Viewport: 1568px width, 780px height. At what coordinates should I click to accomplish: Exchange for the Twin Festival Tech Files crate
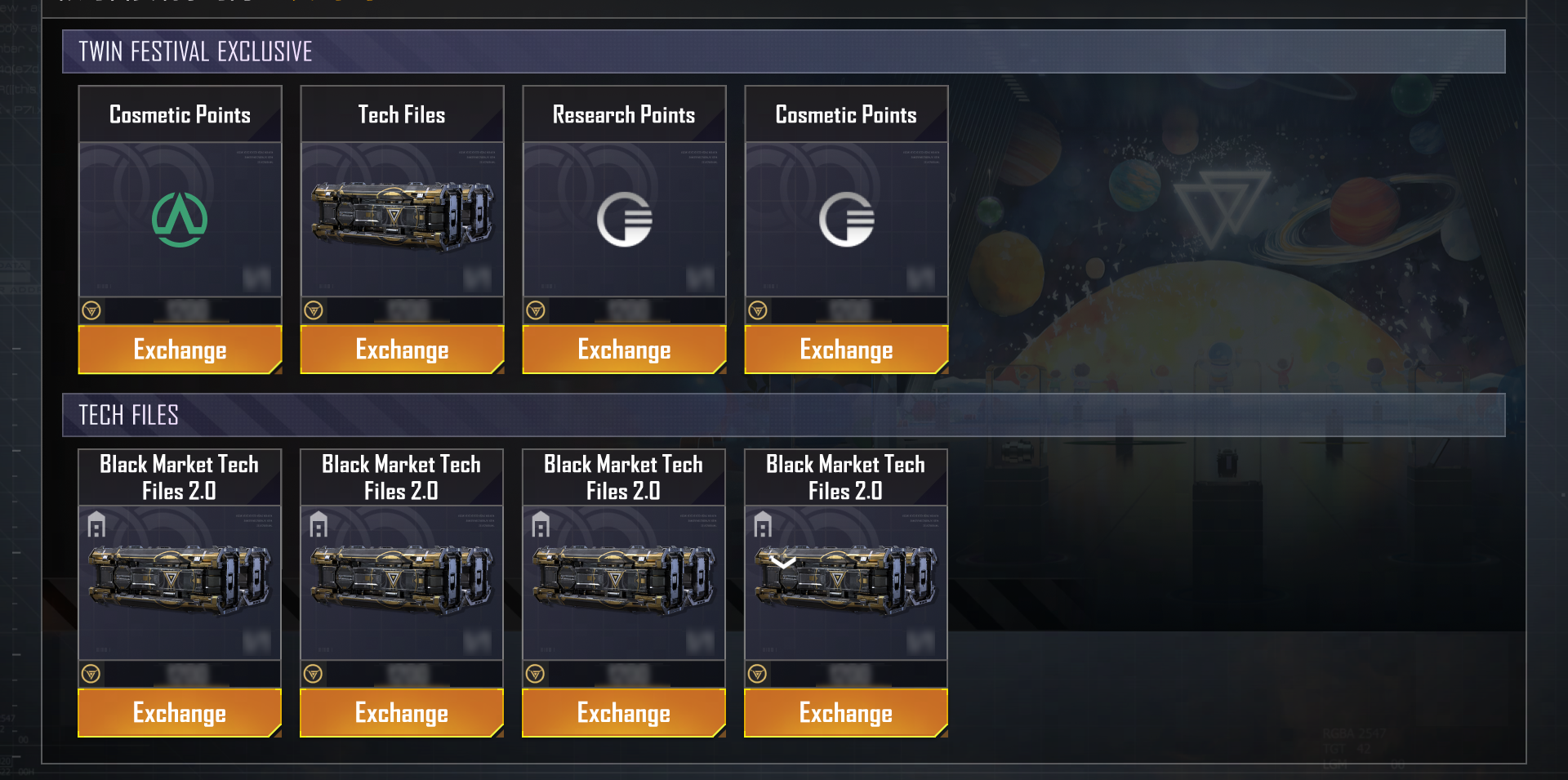[x=402, y=350]
